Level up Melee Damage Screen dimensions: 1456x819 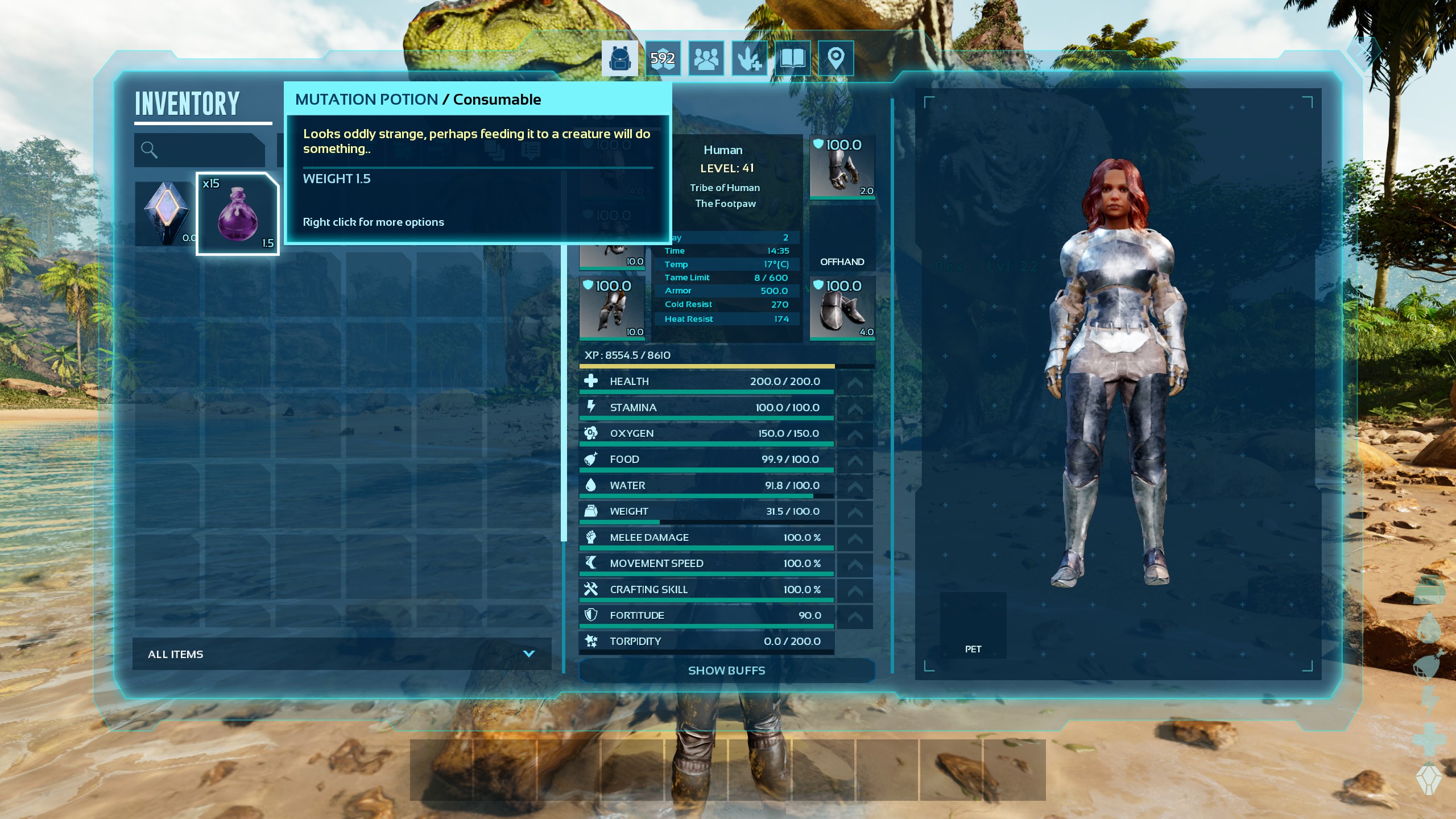[x=855, y=538]
